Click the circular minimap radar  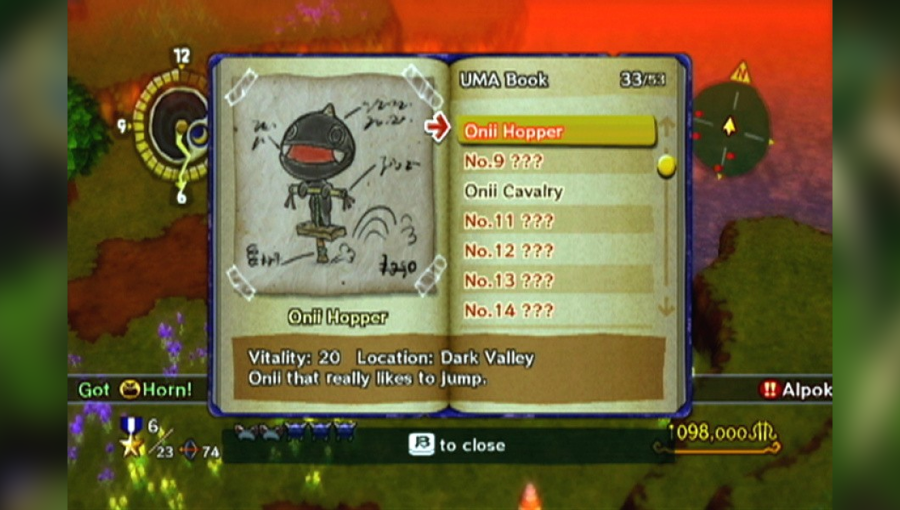point(731,128)
